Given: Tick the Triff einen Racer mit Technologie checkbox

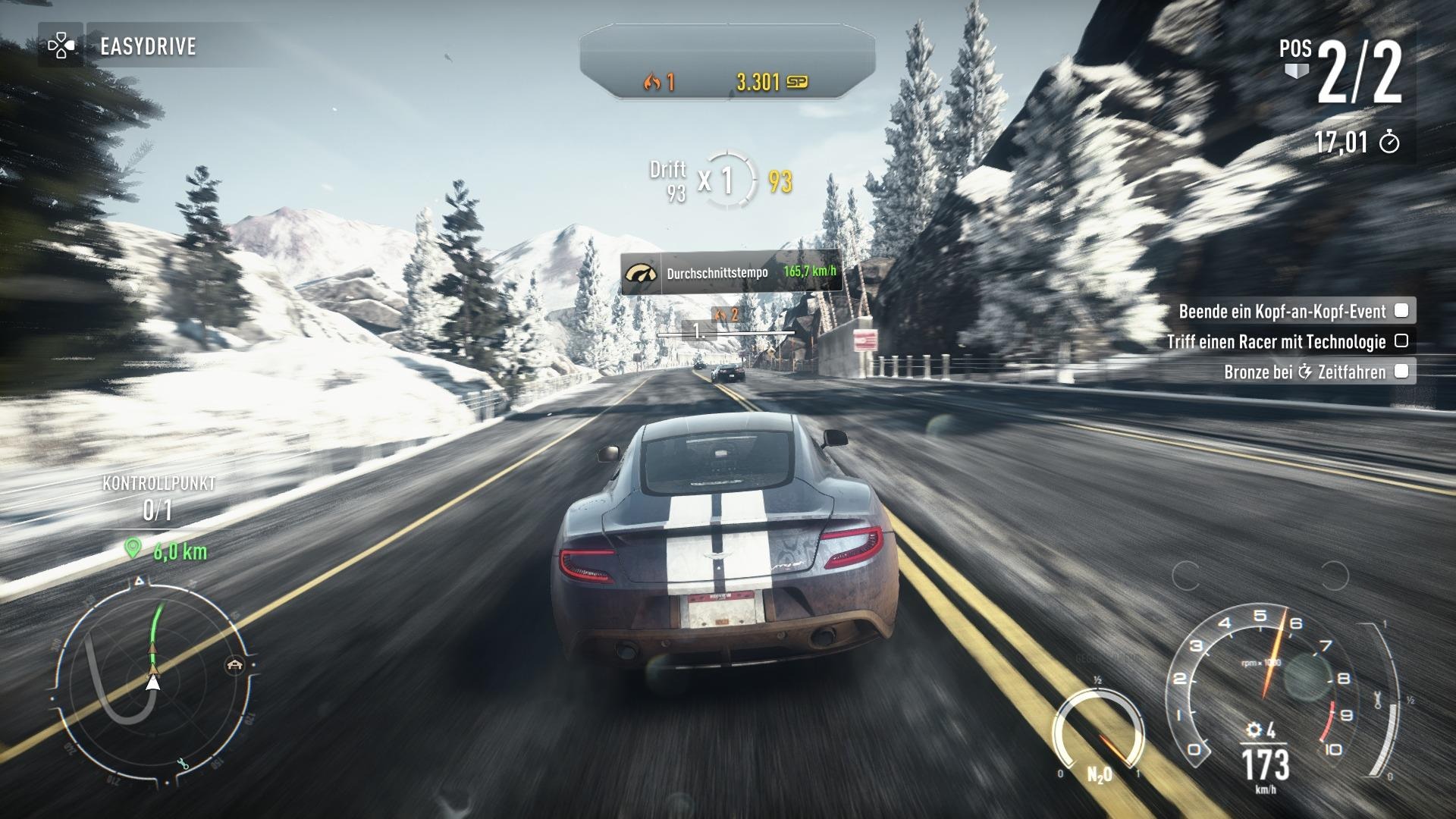Looking at the screenshot, I should [x=1402, y=341].
